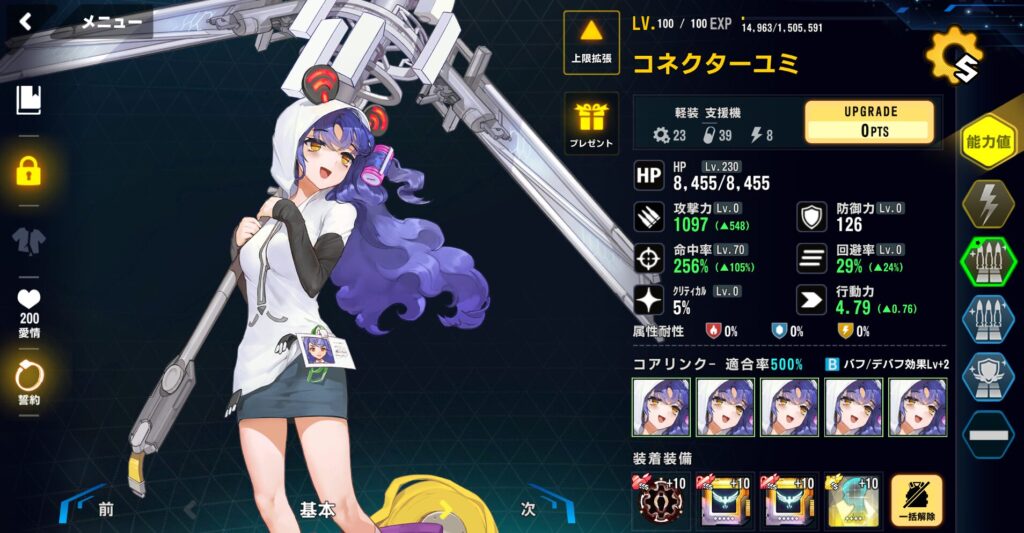Select the gear-shaped equipment slot
The height and width of the screenshot is (533, 1024).
(661, 501)
